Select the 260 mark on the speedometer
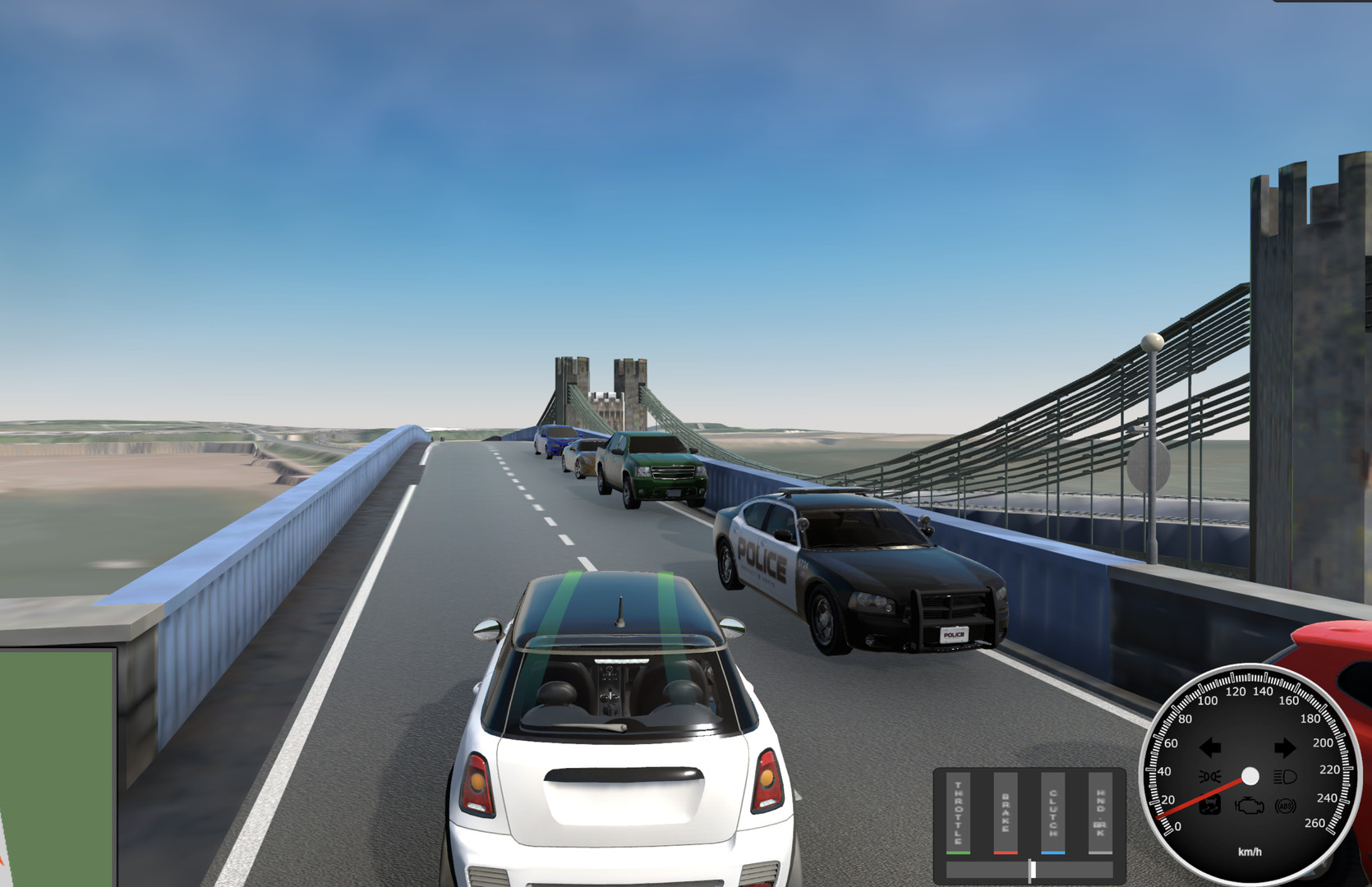Screen dimensions: 1372x887 pos(1314,822)
